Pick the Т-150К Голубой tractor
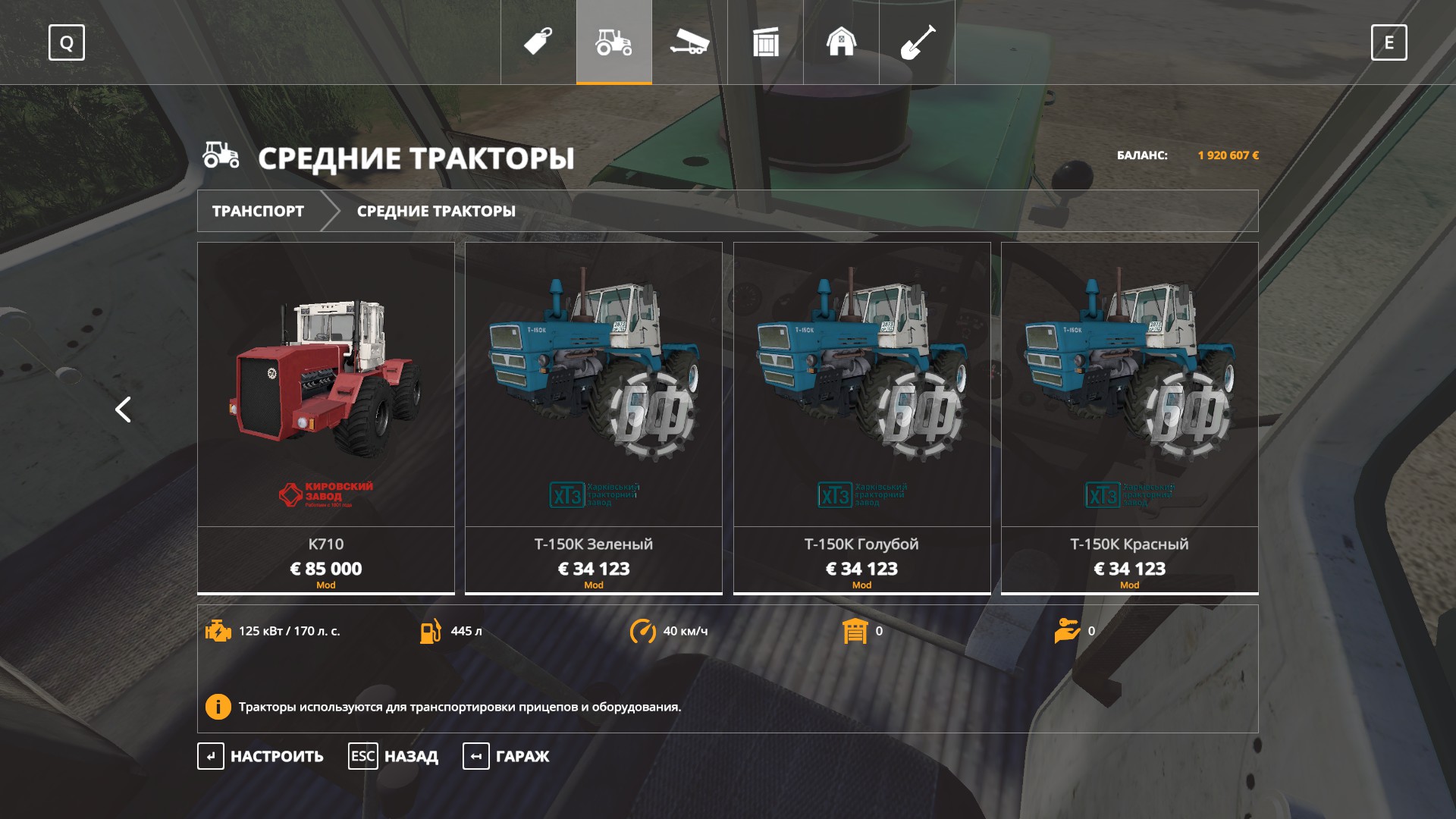Viewport: 1456px width, 819px height. 861,417
